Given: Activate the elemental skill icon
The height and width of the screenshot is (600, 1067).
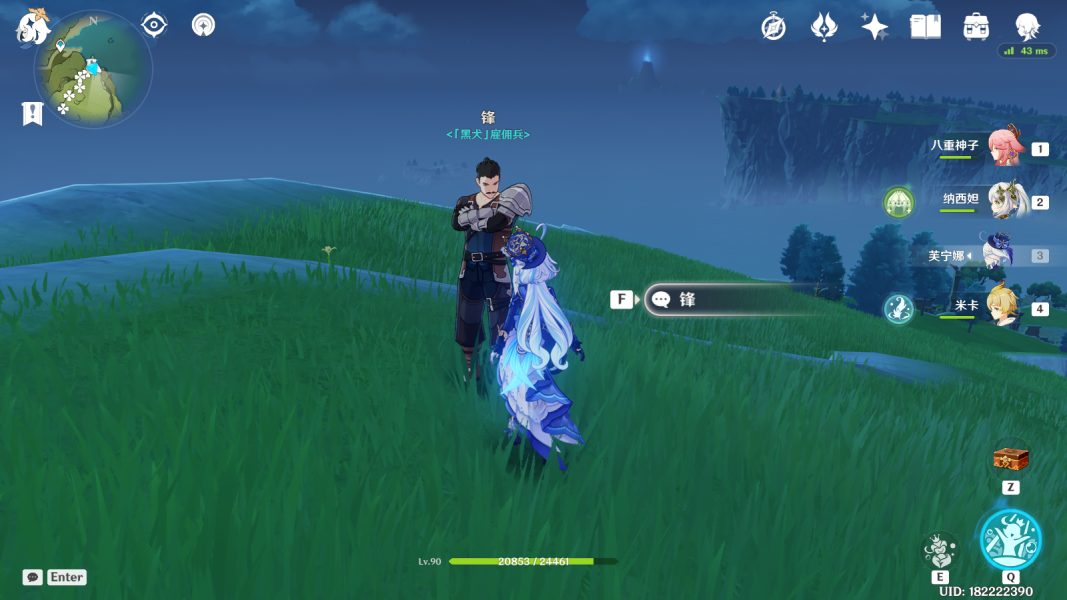Looking at the screenshot, I should pos(939,549).
